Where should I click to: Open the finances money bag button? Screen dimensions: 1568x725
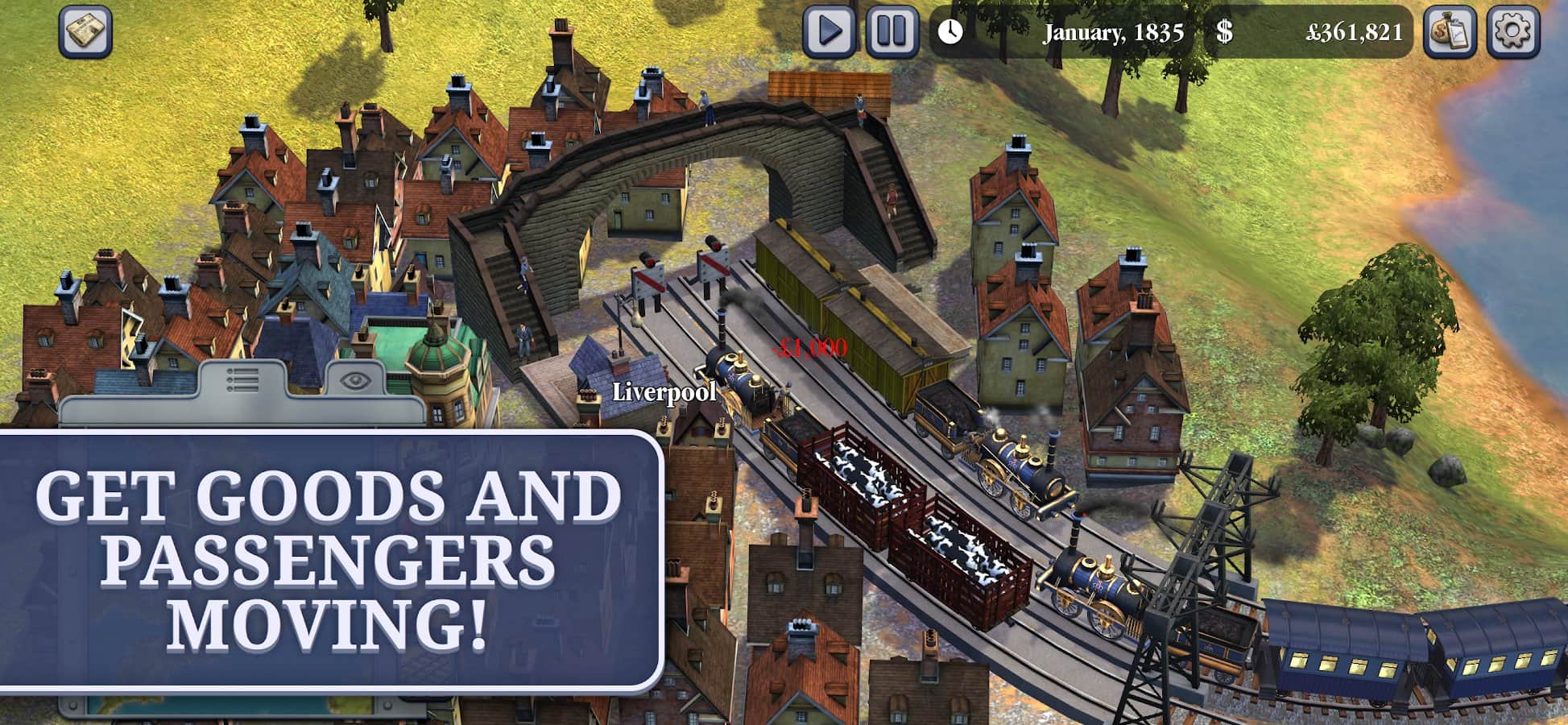tap(1450, 31)
